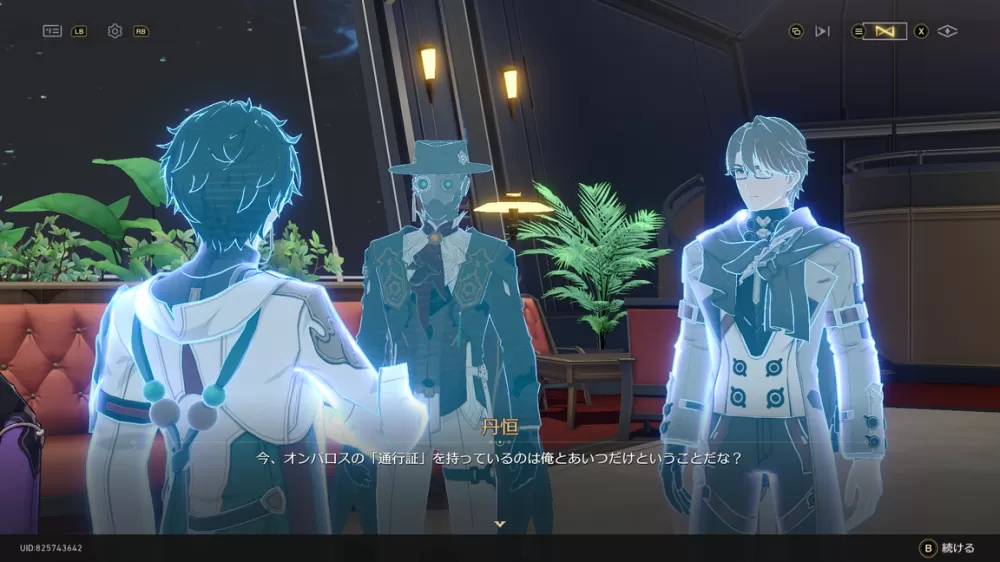Skip the cutscene with the skip arrow

coord(822,31)
